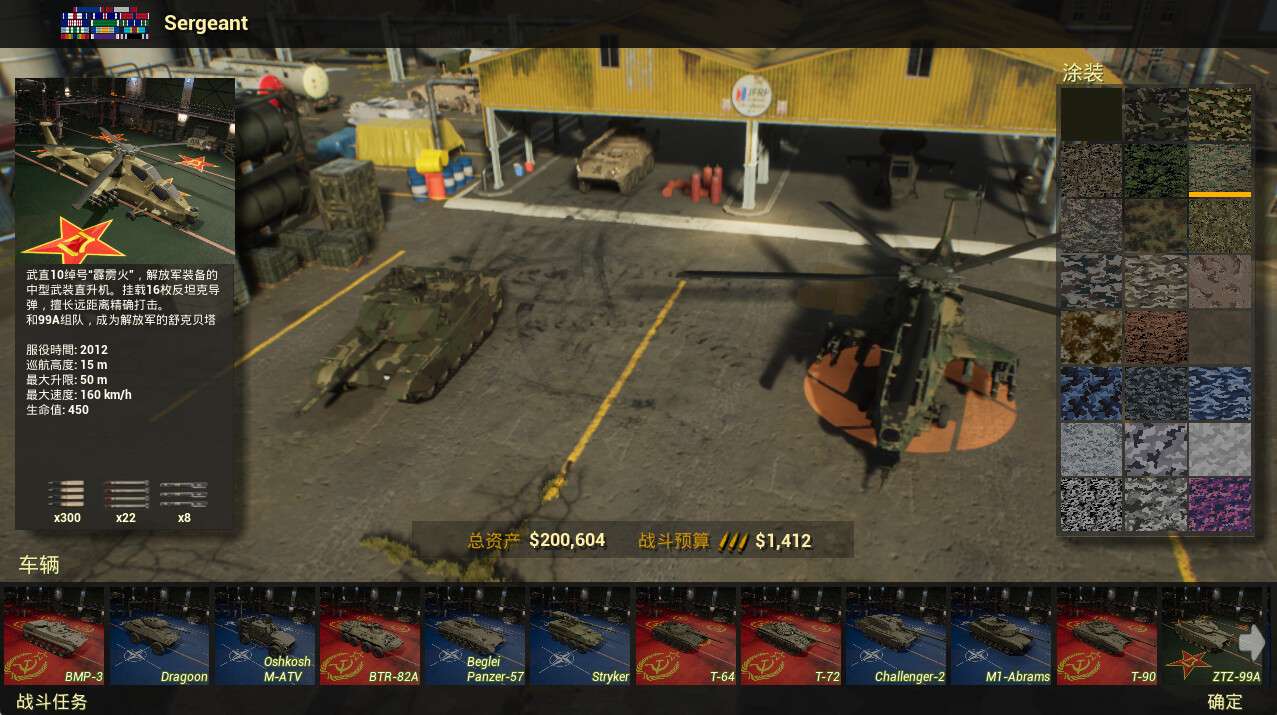Select the plain dark olive paint swatch
Viewport: 1277px width, 715px height.
(1091, 114)
